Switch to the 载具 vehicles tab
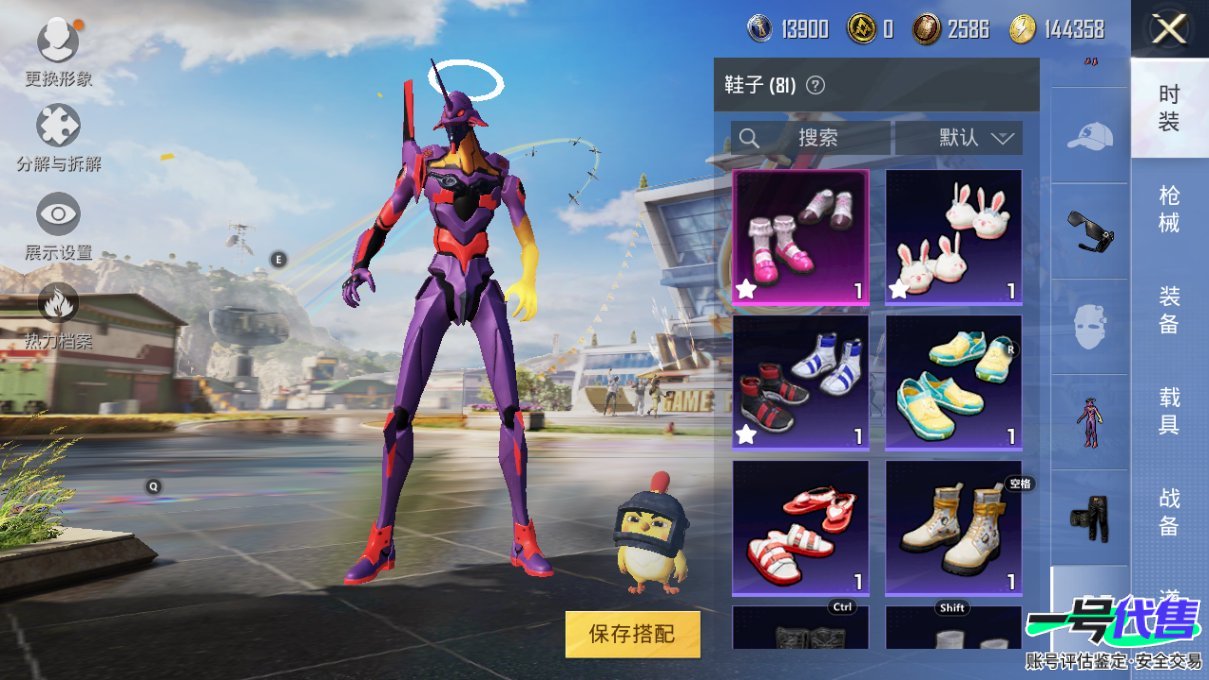 click(1169, 411)
